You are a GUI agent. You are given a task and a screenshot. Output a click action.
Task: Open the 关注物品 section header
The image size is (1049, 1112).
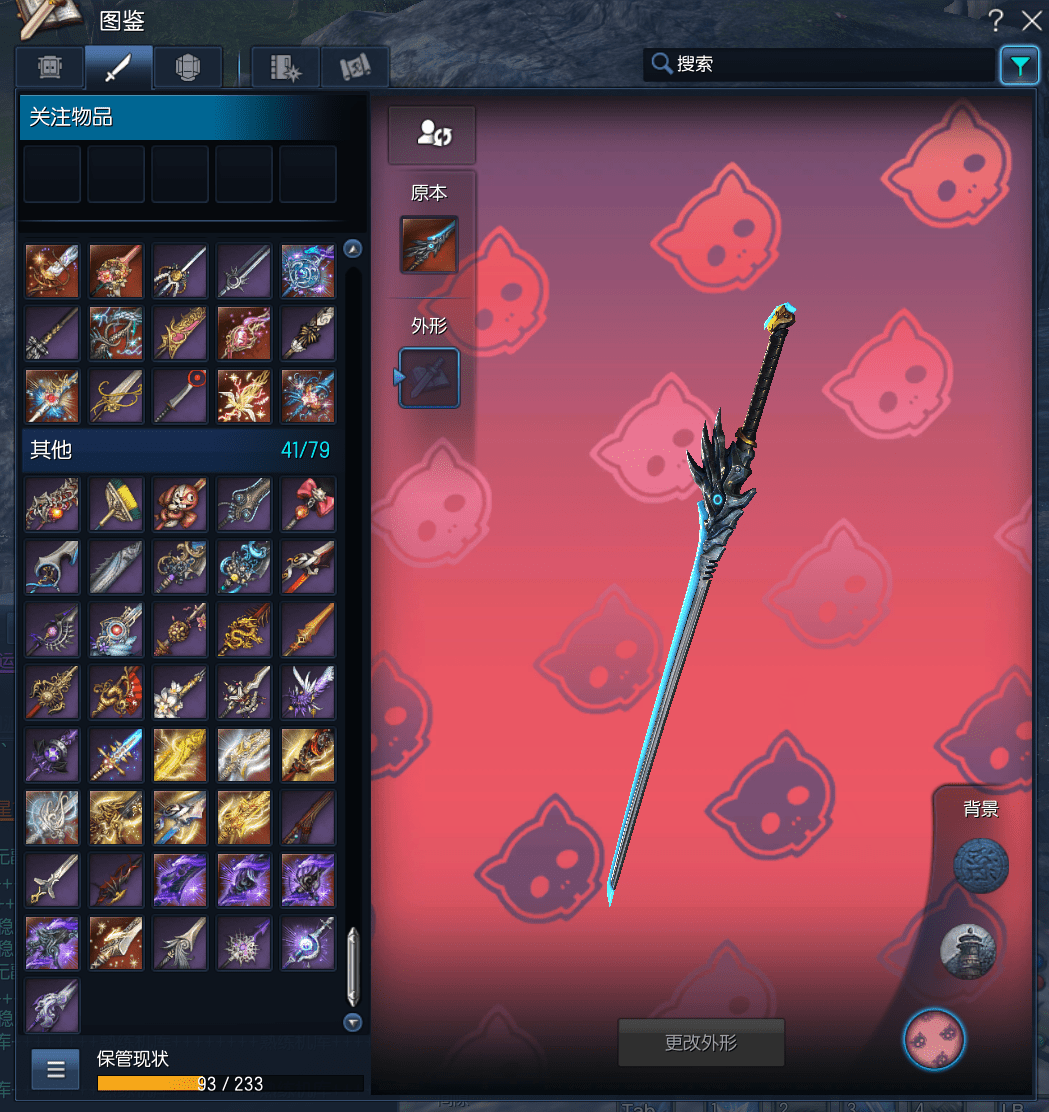[x=180, y=118]
